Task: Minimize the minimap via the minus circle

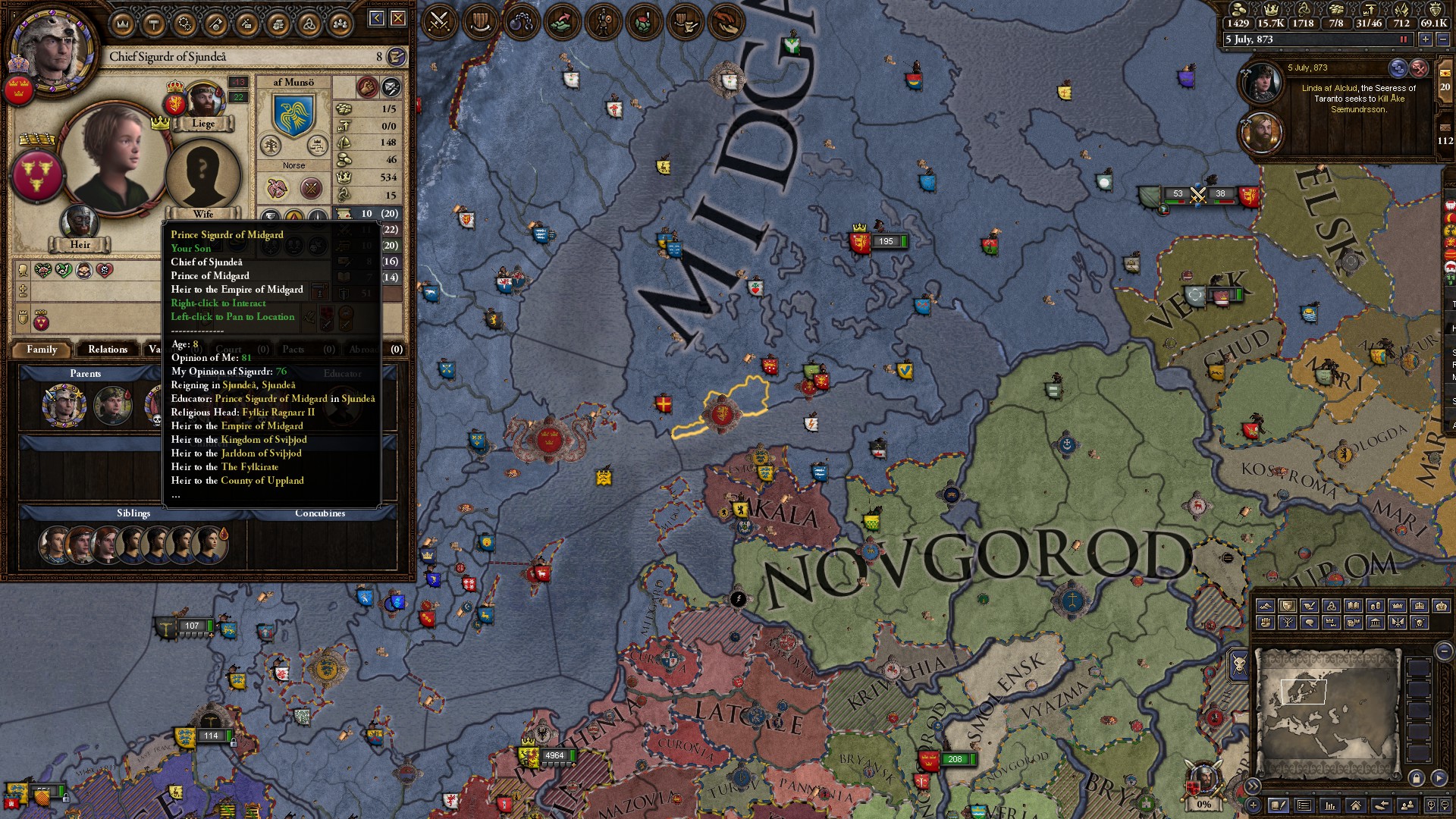Action: 1445,651
